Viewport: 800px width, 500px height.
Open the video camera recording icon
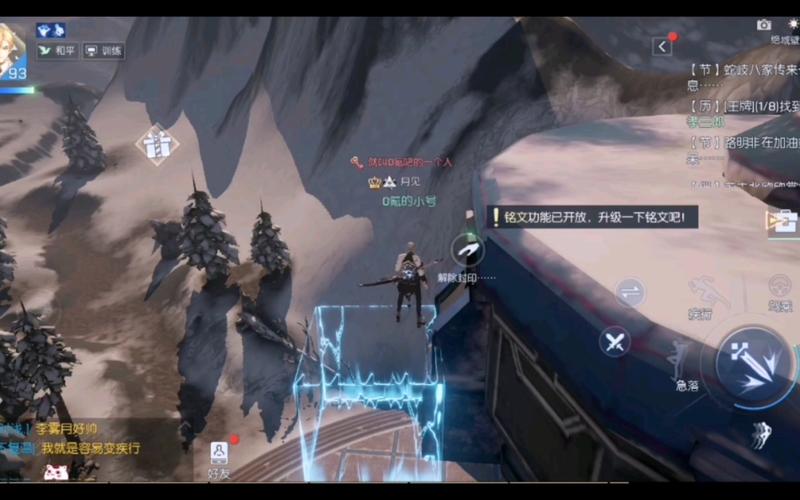tap(780, 221)
